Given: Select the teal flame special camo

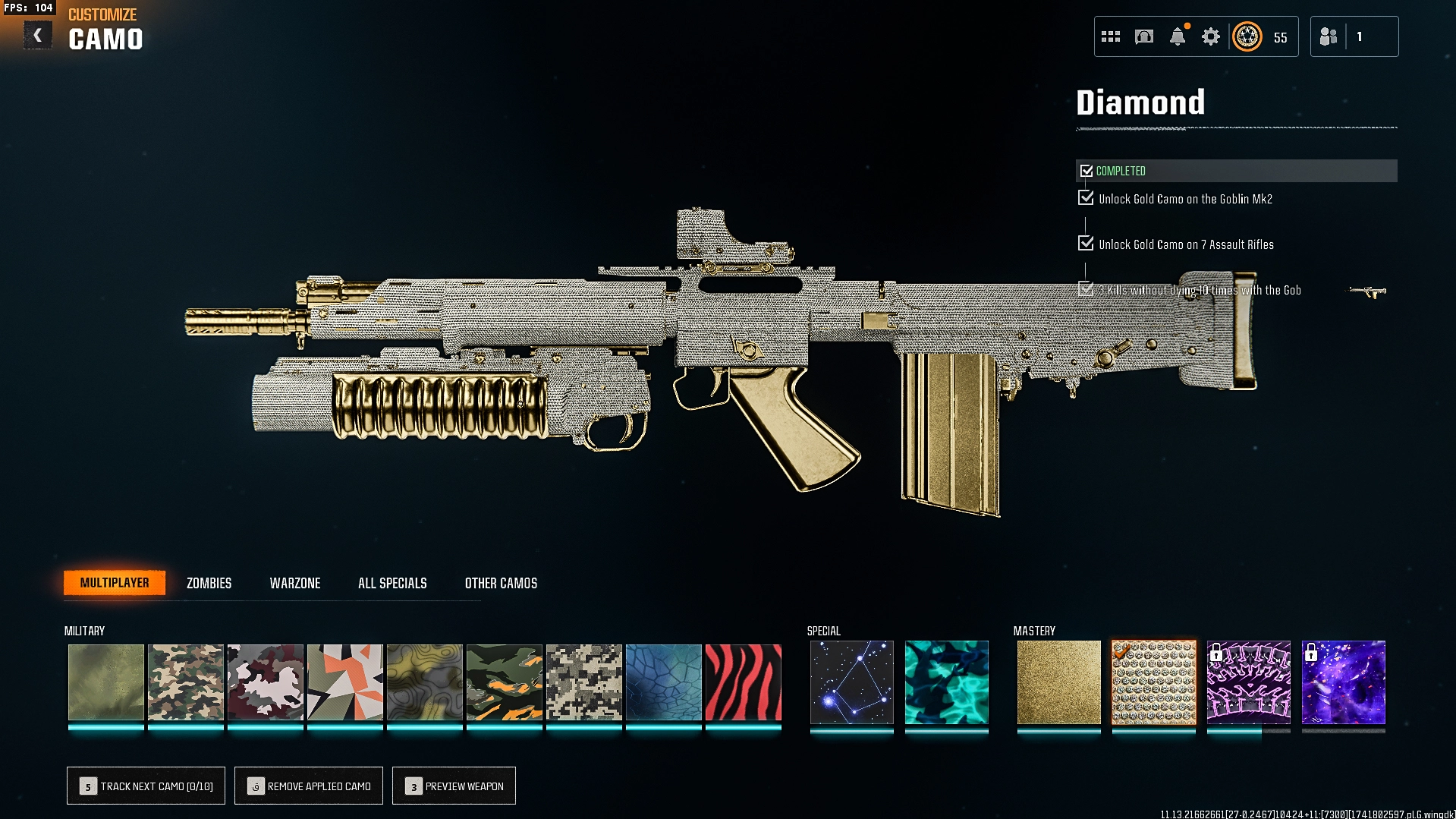Looking at the screenshot, I should tap(946, 682).
